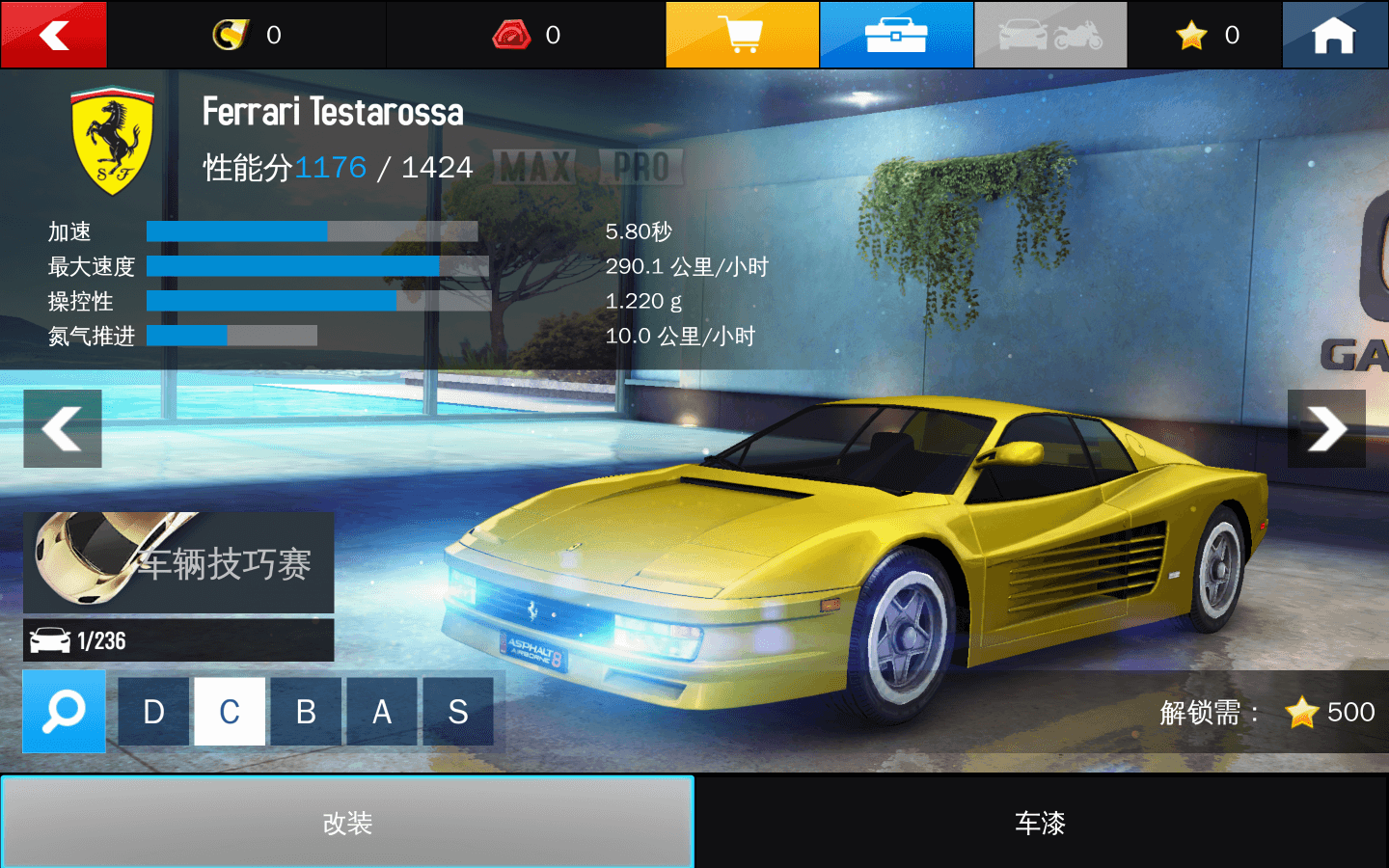Open the car search magnifier

tap(64, 712)
